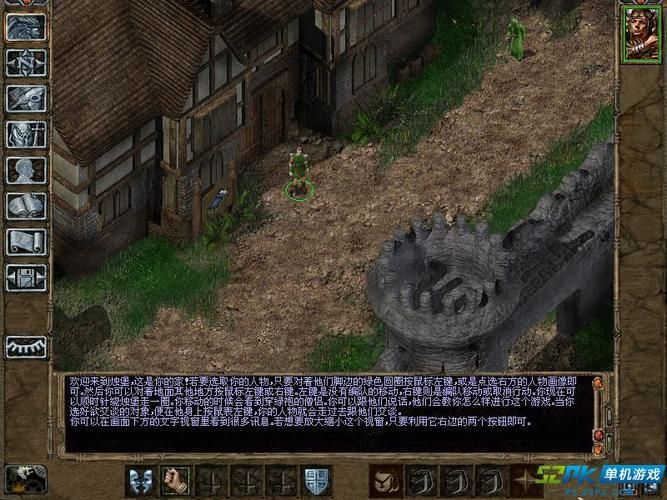Image resolution: width=667 pixels, height=500 pixels.
Task: Show the character record
Action: point(26,170)
